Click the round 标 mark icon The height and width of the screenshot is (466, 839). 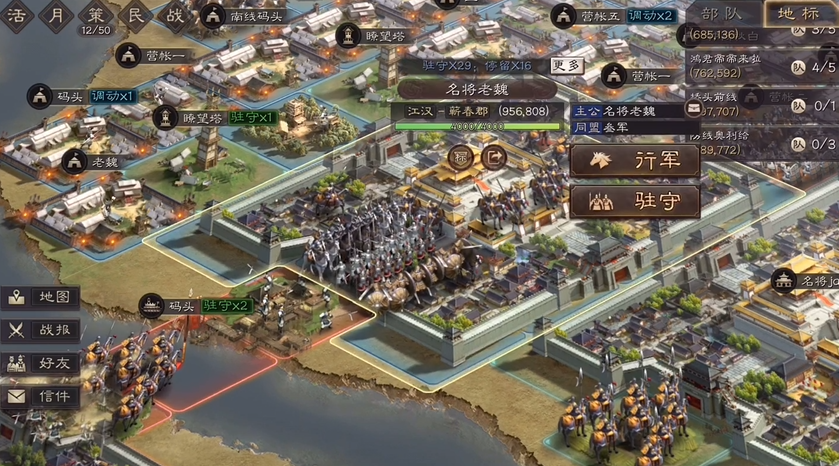tap(460, 156)
